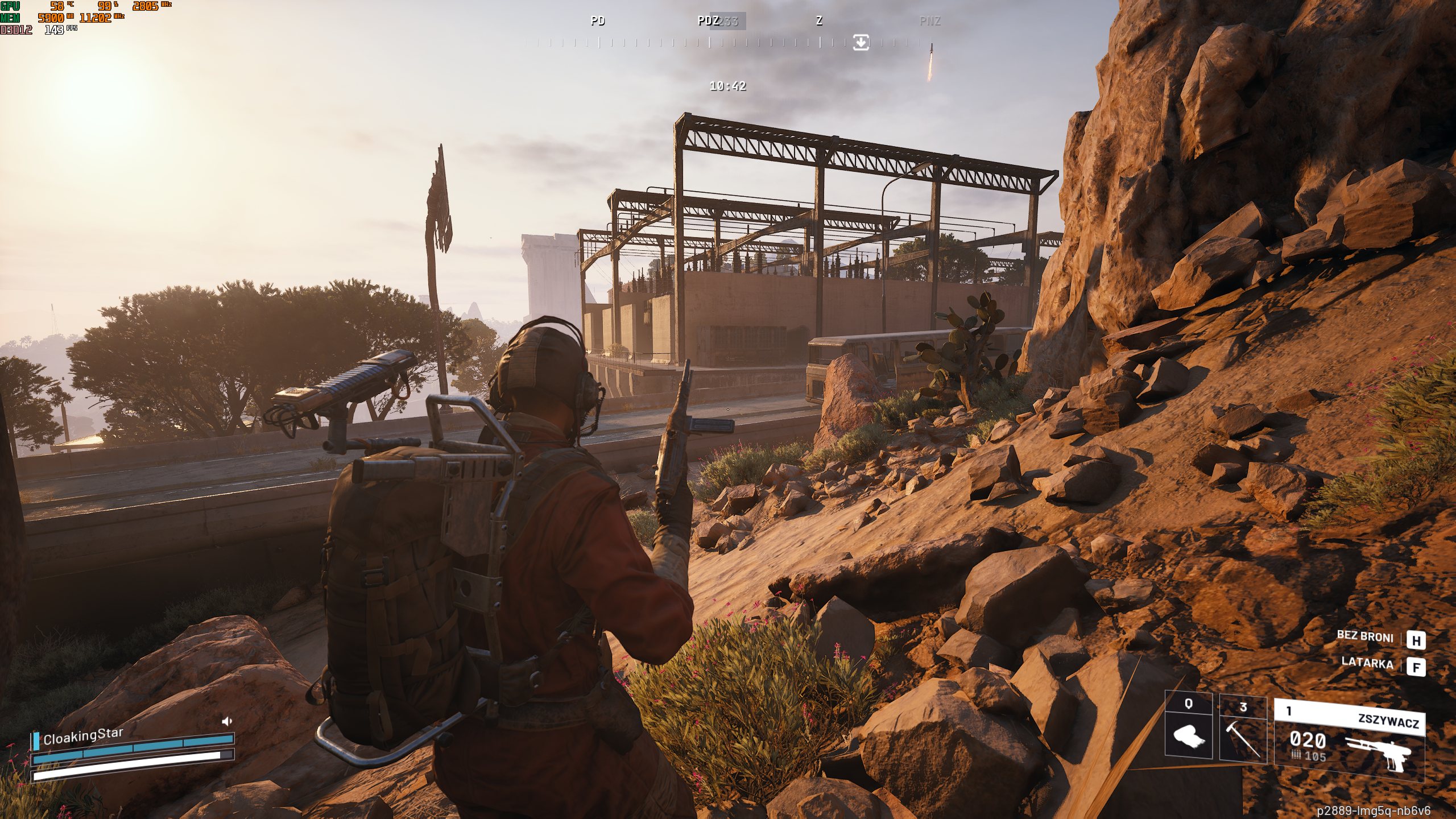Select the CloakingStar player name label

coord(83,736)
